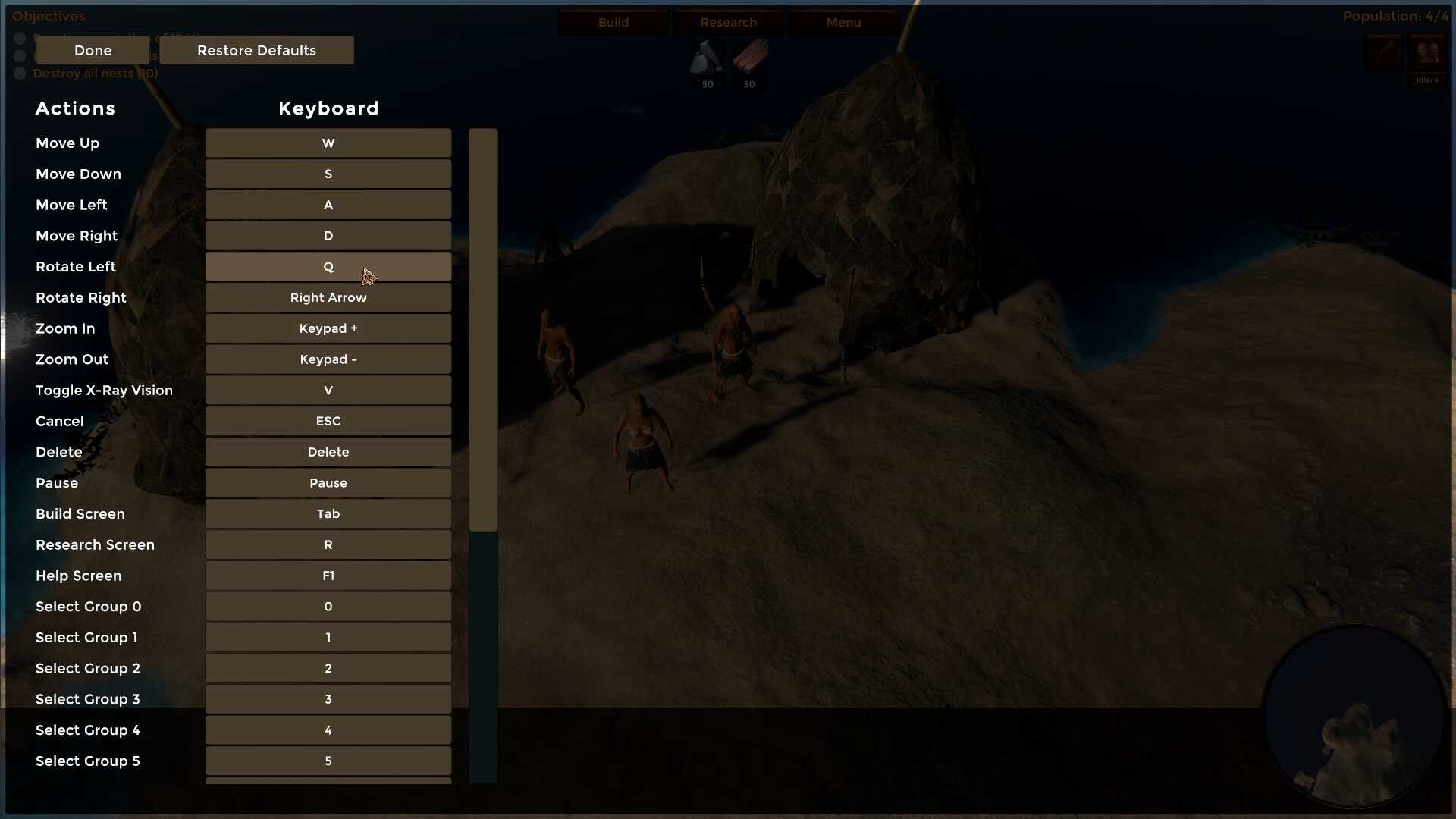The image size is (1456, 819).
Task: Restore default key bindings
Action: (x=256, y=50)
